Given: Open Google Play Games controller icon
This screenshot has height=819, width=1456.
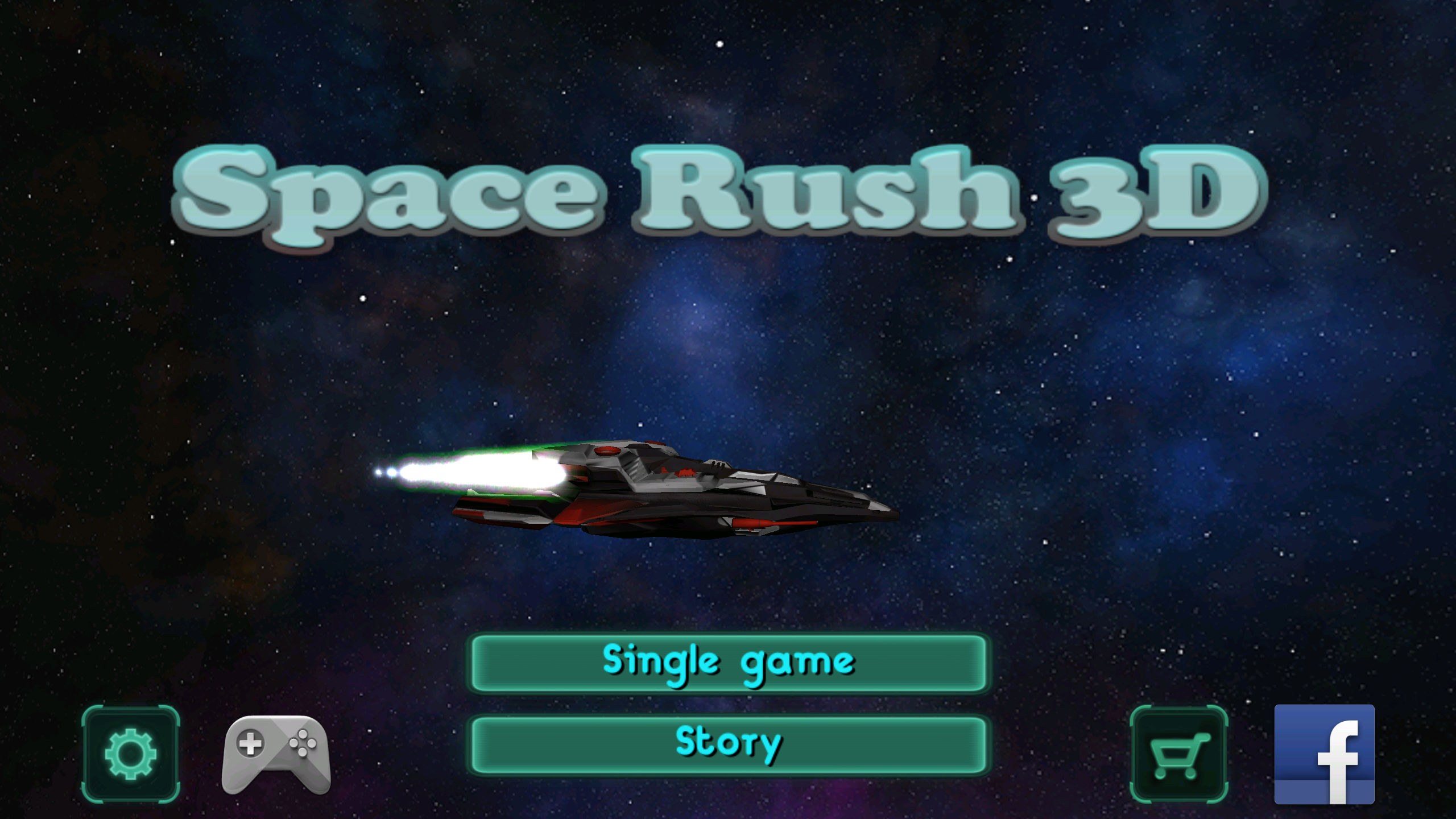Looking at the screenshot, I should tap(276, 755).
